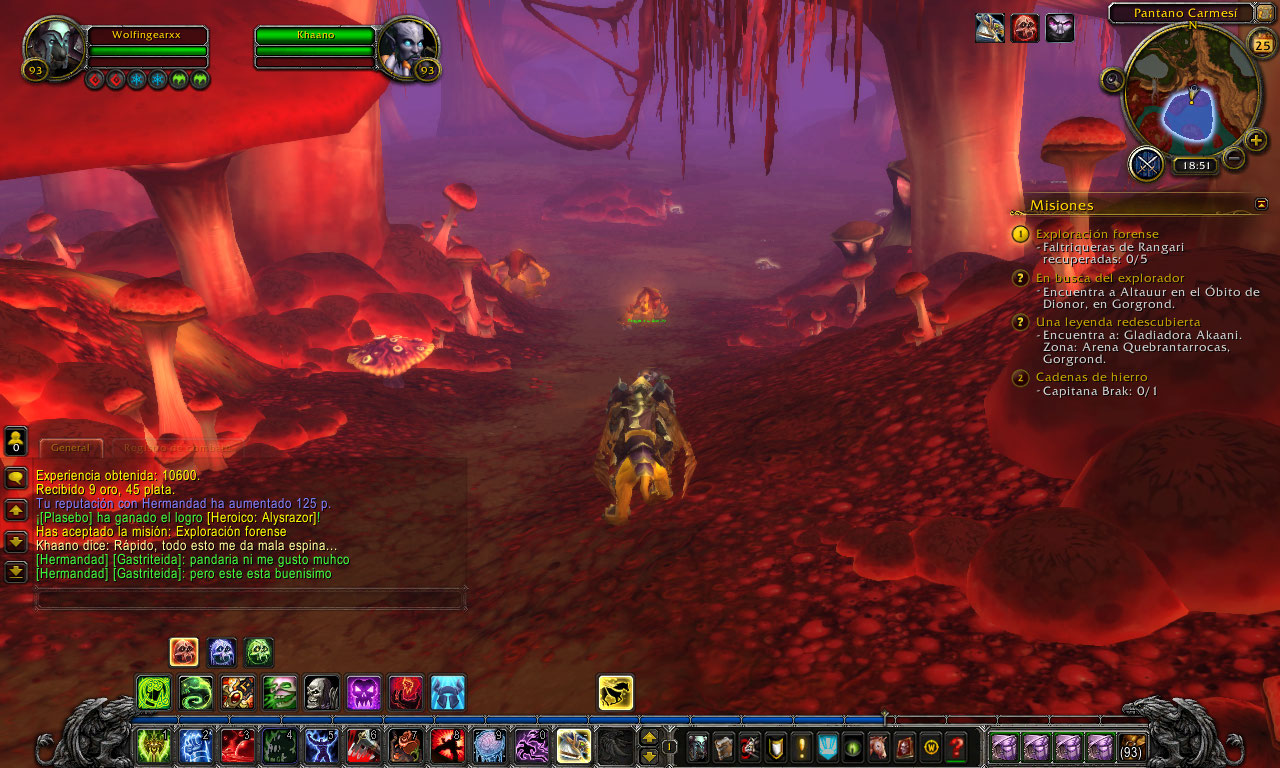The image size is (1280, 768).
Task: Zoom in the minimap with plus button
Action: pos(1257,140)
